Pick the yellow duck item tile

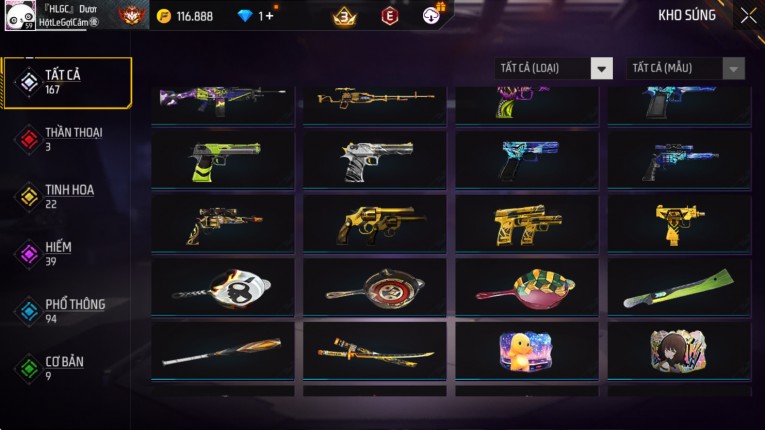(526, 350)
